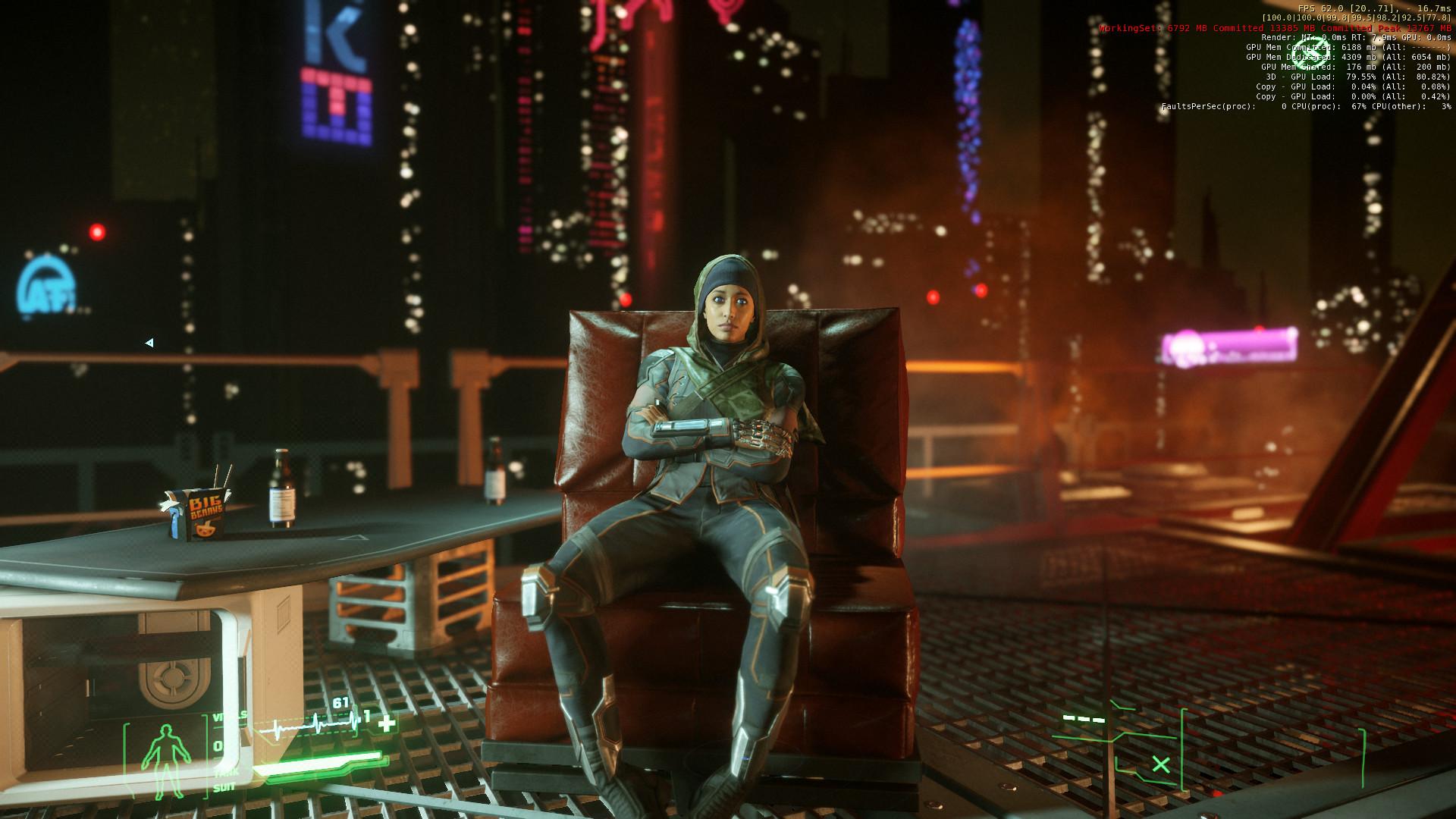Viewport: 1456px width, 819px height.
Task: Click the green X icon in weapon panel
Action: [x=1160, y=764]
